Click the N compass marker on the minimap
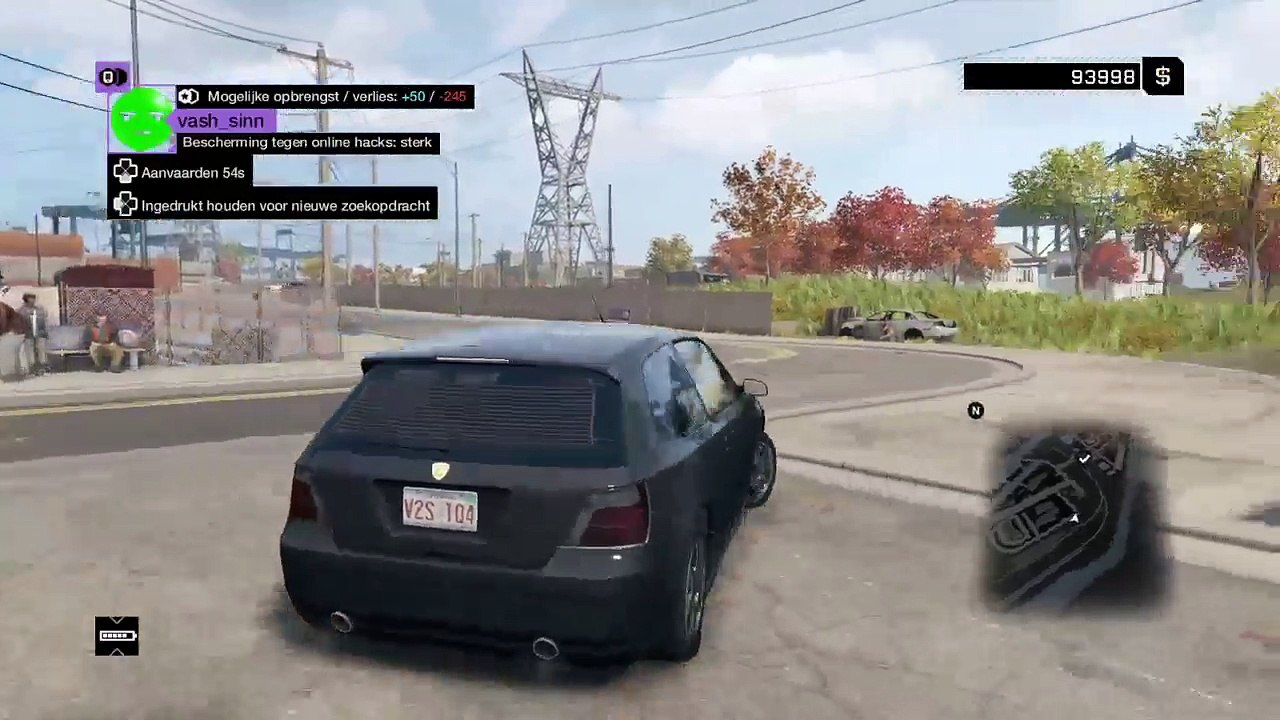Viewport: 1280px width, 720px height. 976,410
